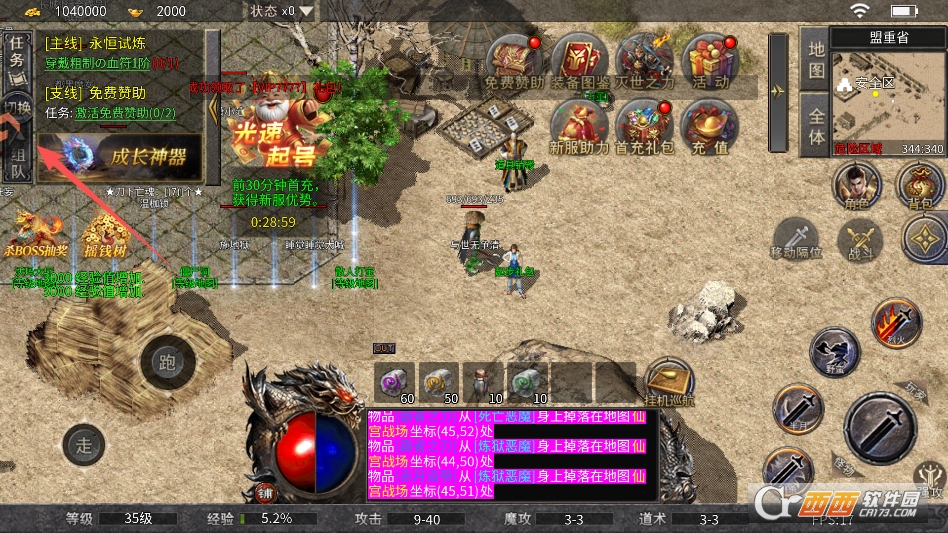Screen dimensions: 948x533
Task: Switch to the 地图 map tab
Action: (x=816, y=60)
